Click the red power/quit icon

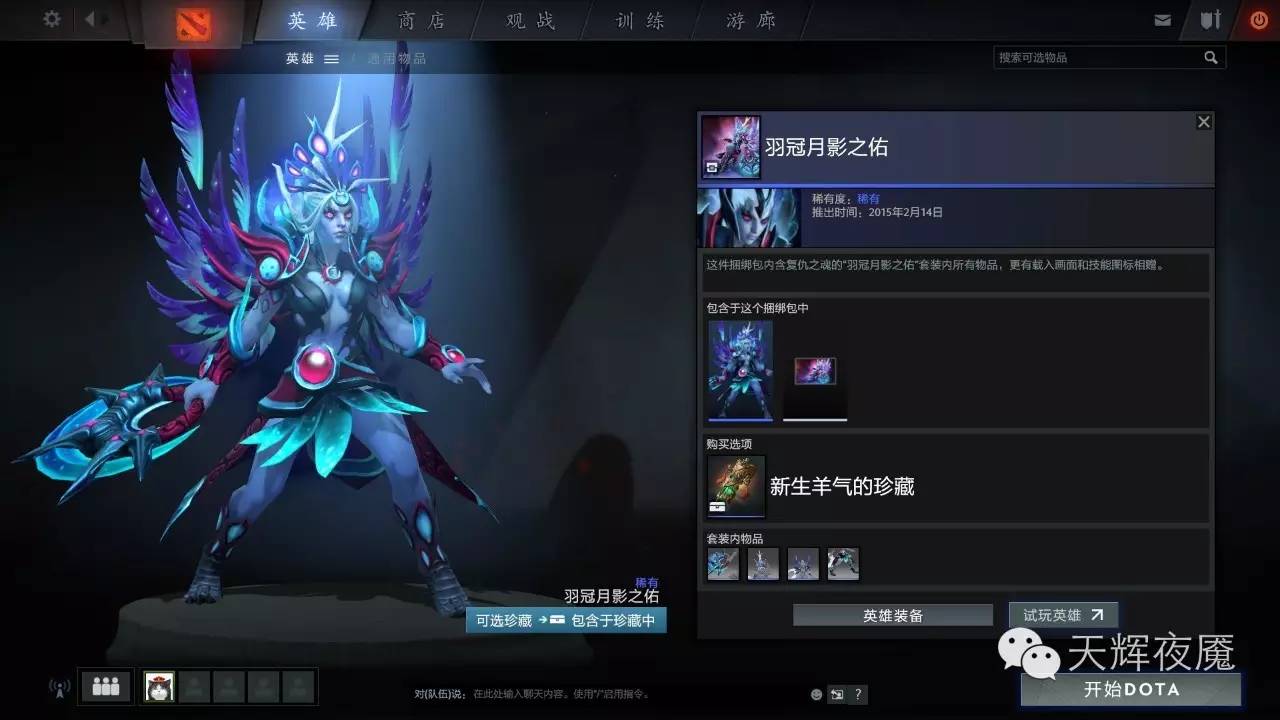click(x=1258, y=18)
